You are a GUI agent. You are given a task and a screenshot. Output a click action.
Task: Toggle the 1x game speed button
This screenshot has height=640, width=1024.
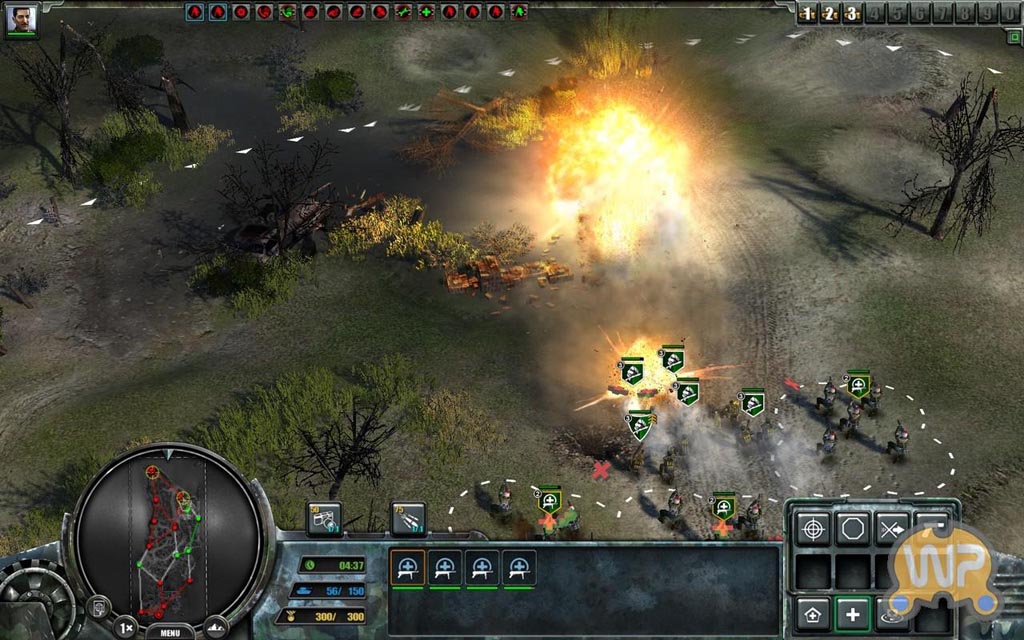click(125, 628)
